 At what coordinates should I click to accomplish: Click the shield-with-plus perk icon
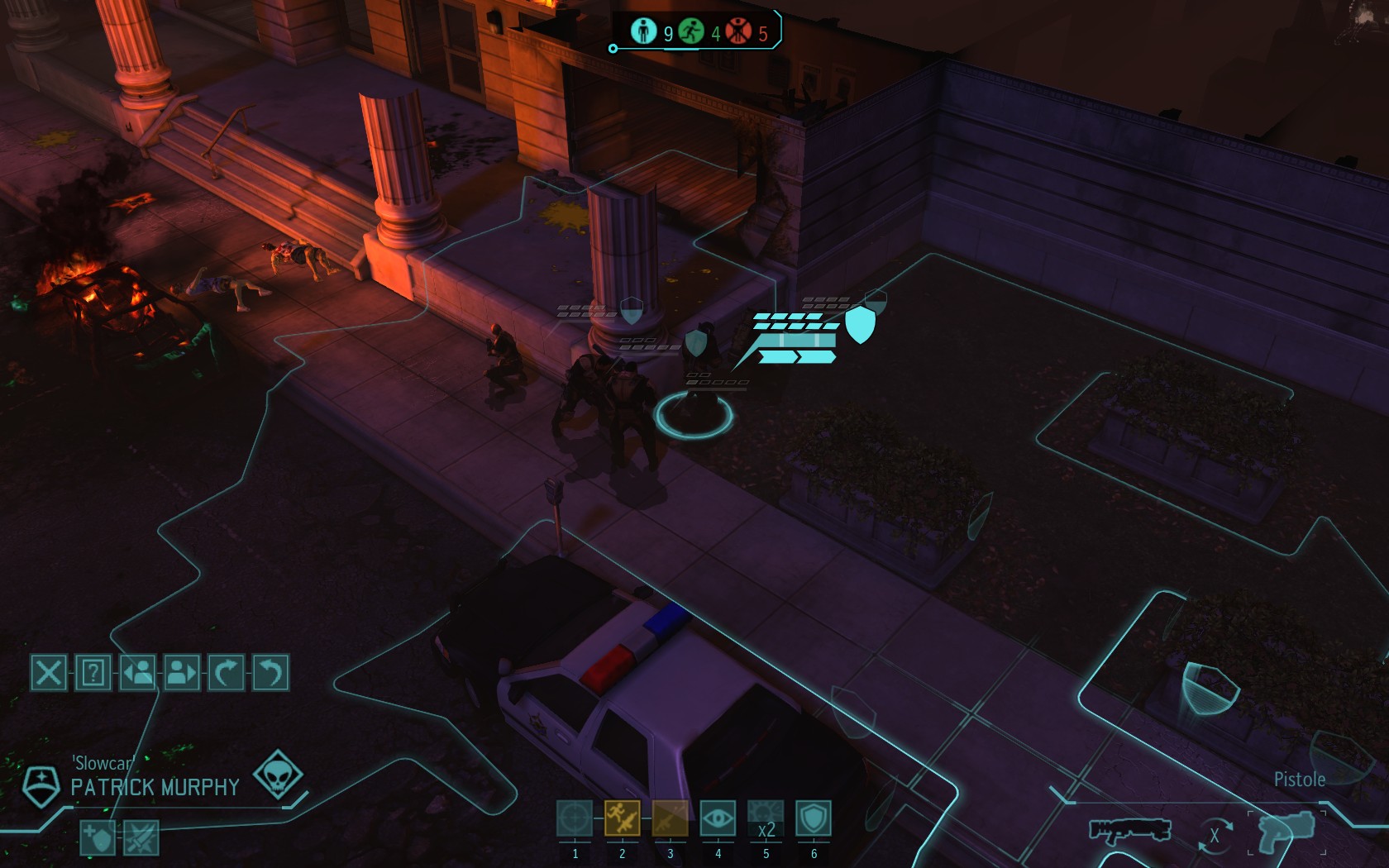tap(98, 838)
